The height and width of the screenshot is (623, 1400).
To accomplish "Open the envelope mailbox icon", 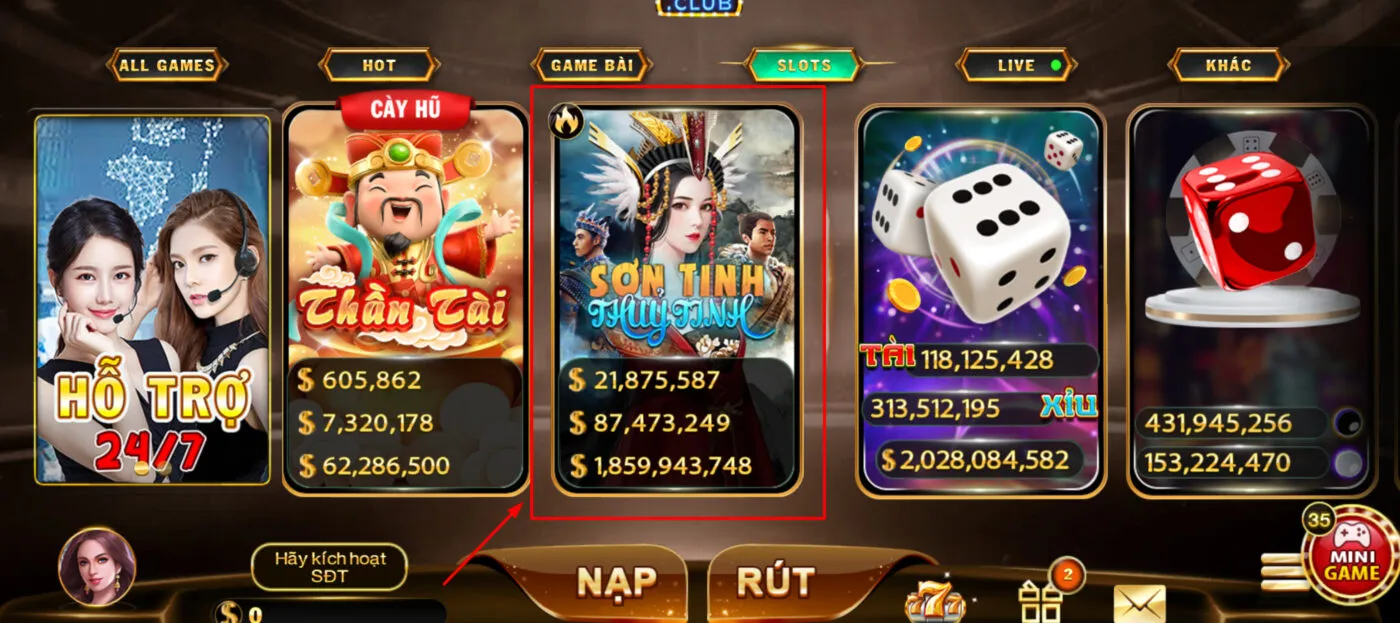I will click(x=1140, y=603).
